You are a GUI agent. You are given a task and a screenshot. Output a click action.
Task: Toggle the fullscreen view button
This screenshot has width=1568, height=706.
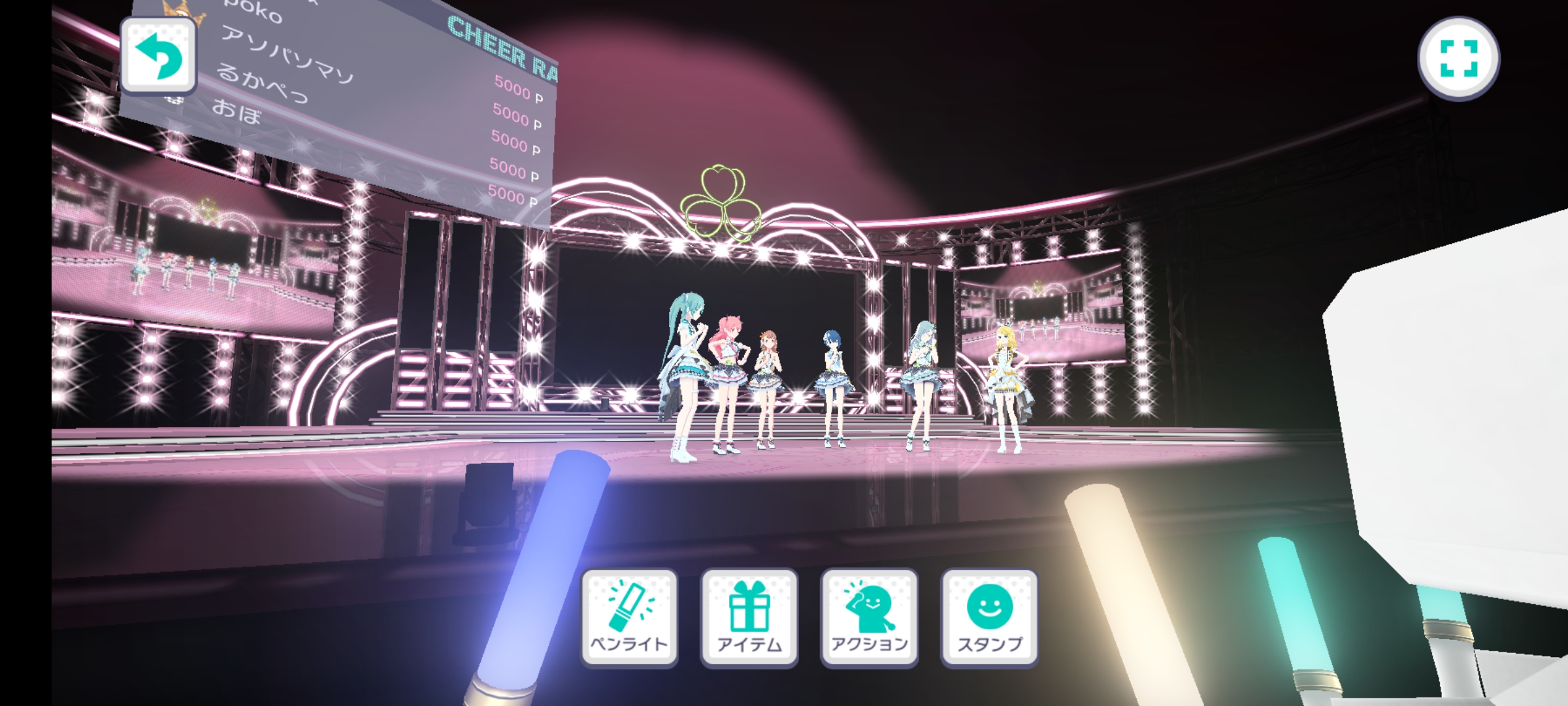coord(1458,59)
